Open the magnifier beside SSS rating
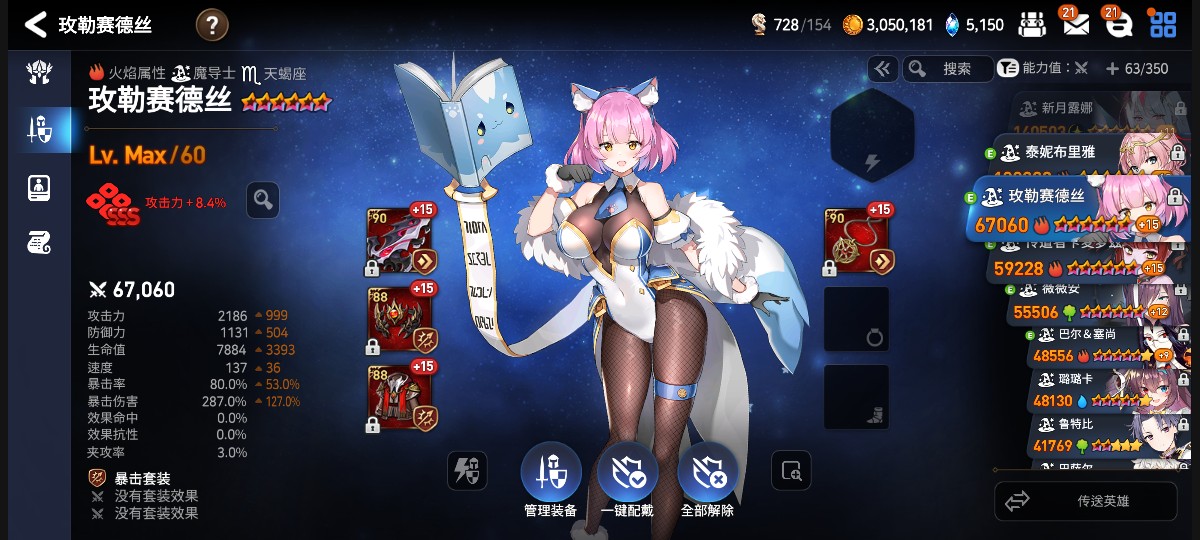This screenshot has height=540, width=1200. (263, 200)
